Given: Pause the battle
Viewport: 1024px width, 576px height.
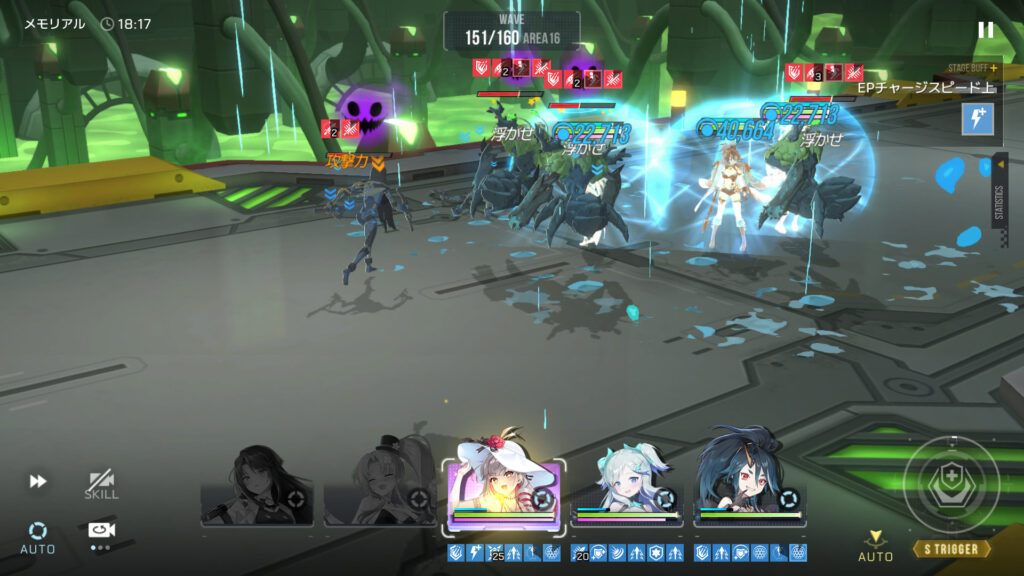Looking at the screenshot, I should click(x=986, y=30).
